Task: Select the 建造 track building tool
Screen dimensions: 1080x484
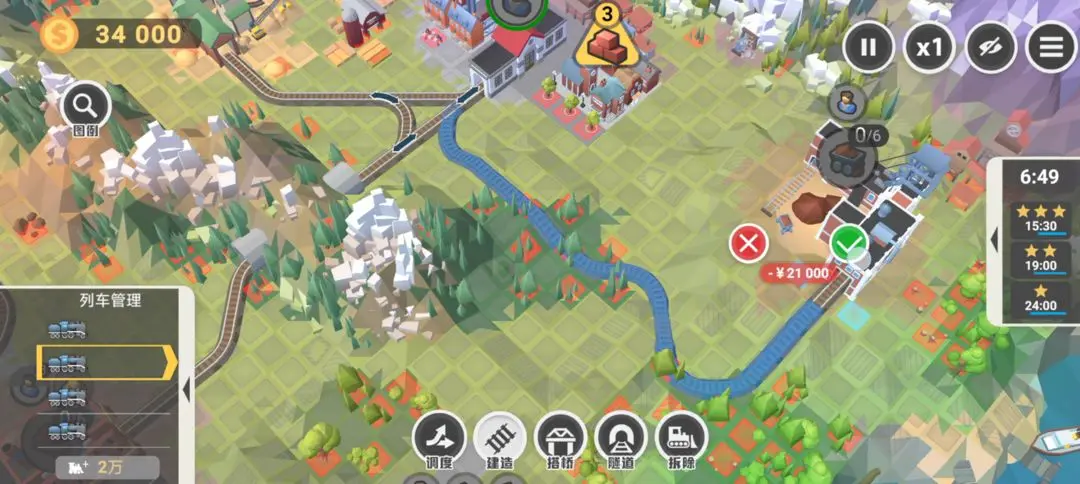Action: pyautogui.click(x=501, y=439)
